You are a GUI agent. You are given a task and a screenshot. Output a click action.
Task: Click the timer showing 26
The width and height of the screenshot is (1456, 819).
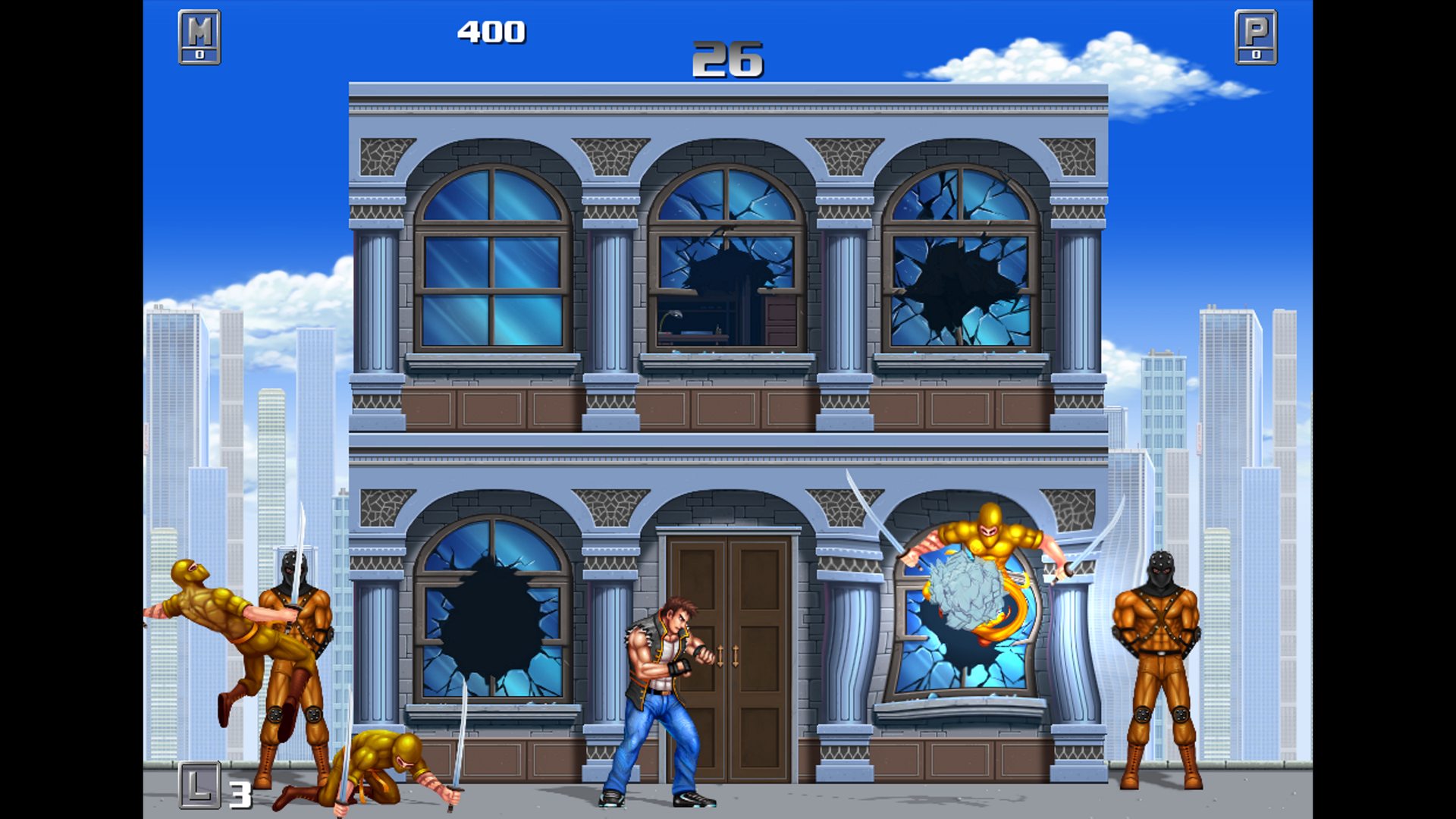(726, 61)
